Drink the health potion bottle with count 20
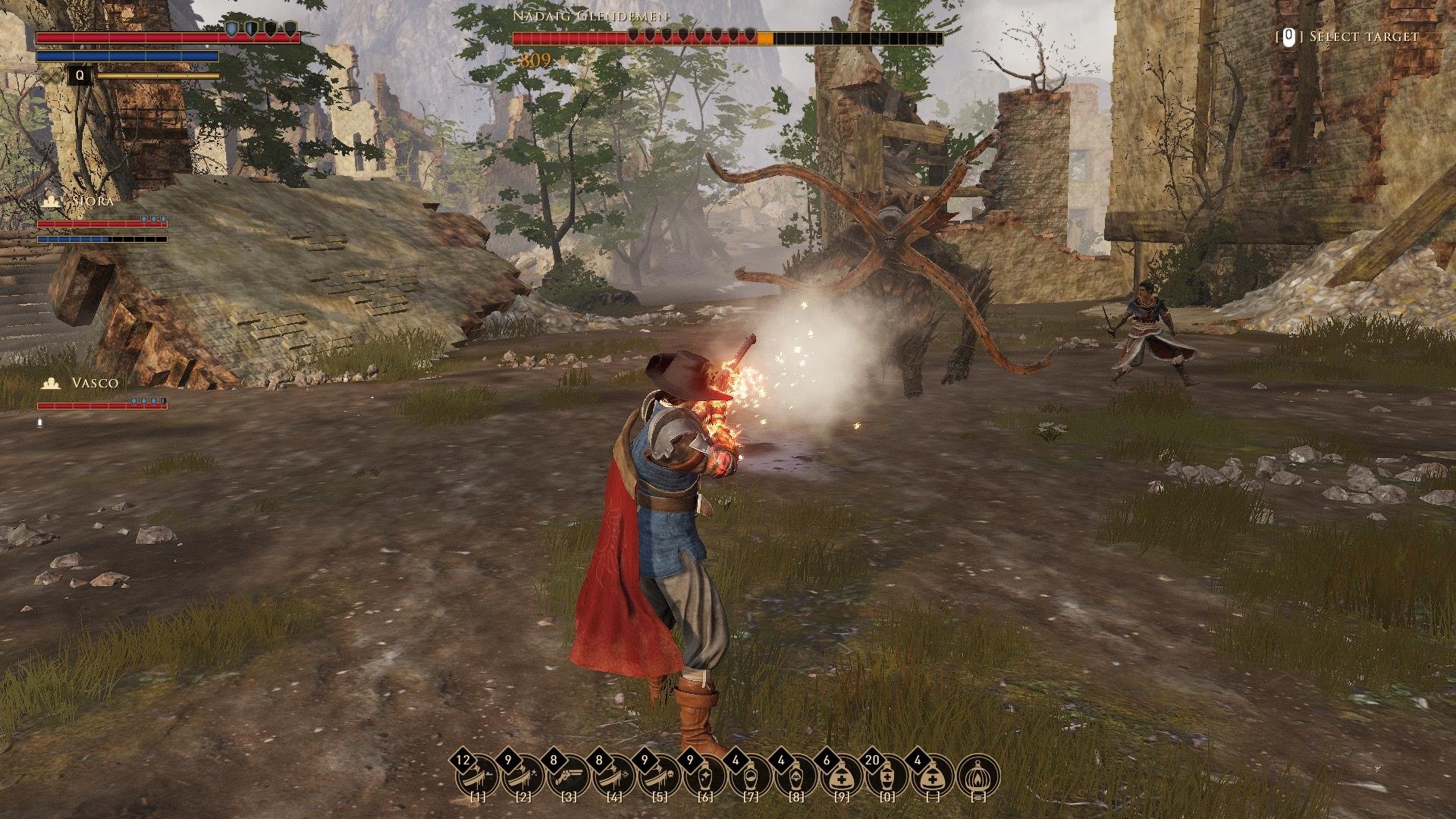This screenshot has width=1456, height=819. pos(887,776)
